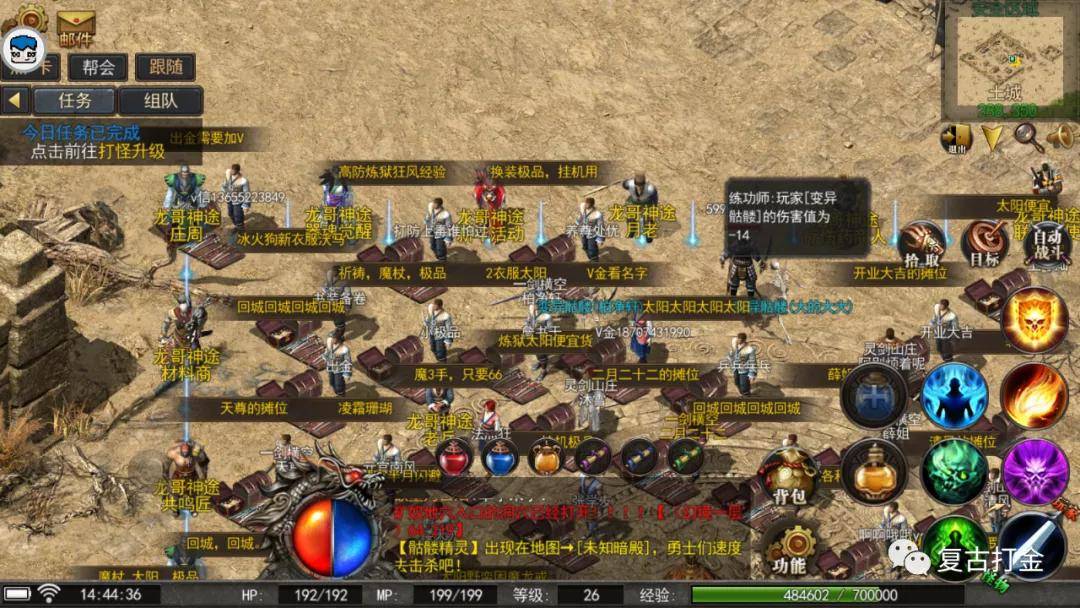Toggle the 跟随 follow button

pos(164,67)
